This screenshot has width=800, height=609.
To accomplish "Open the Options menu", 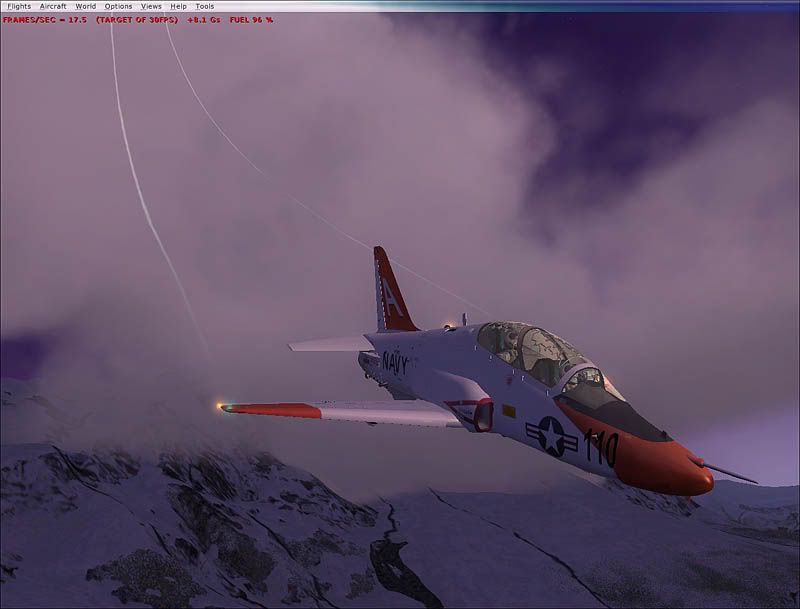I will [118, 6].
